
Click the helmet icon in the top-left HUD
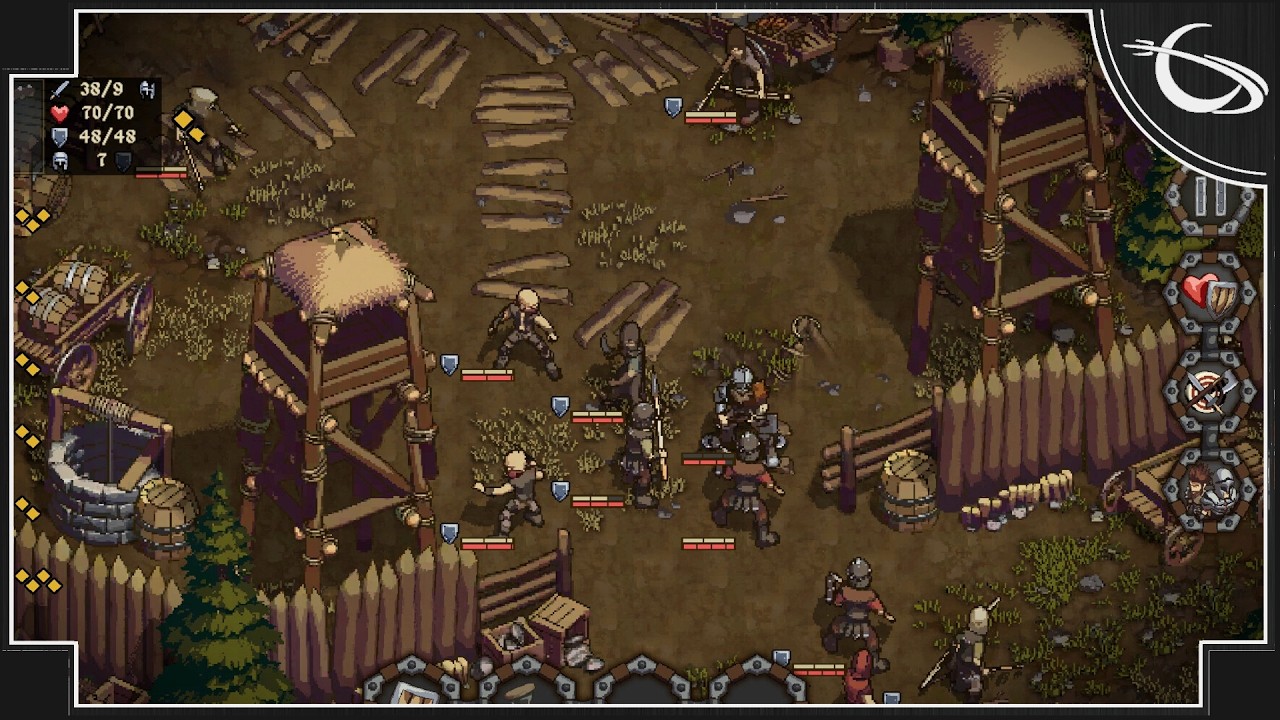pyautogui.click(x=60, y=161)
